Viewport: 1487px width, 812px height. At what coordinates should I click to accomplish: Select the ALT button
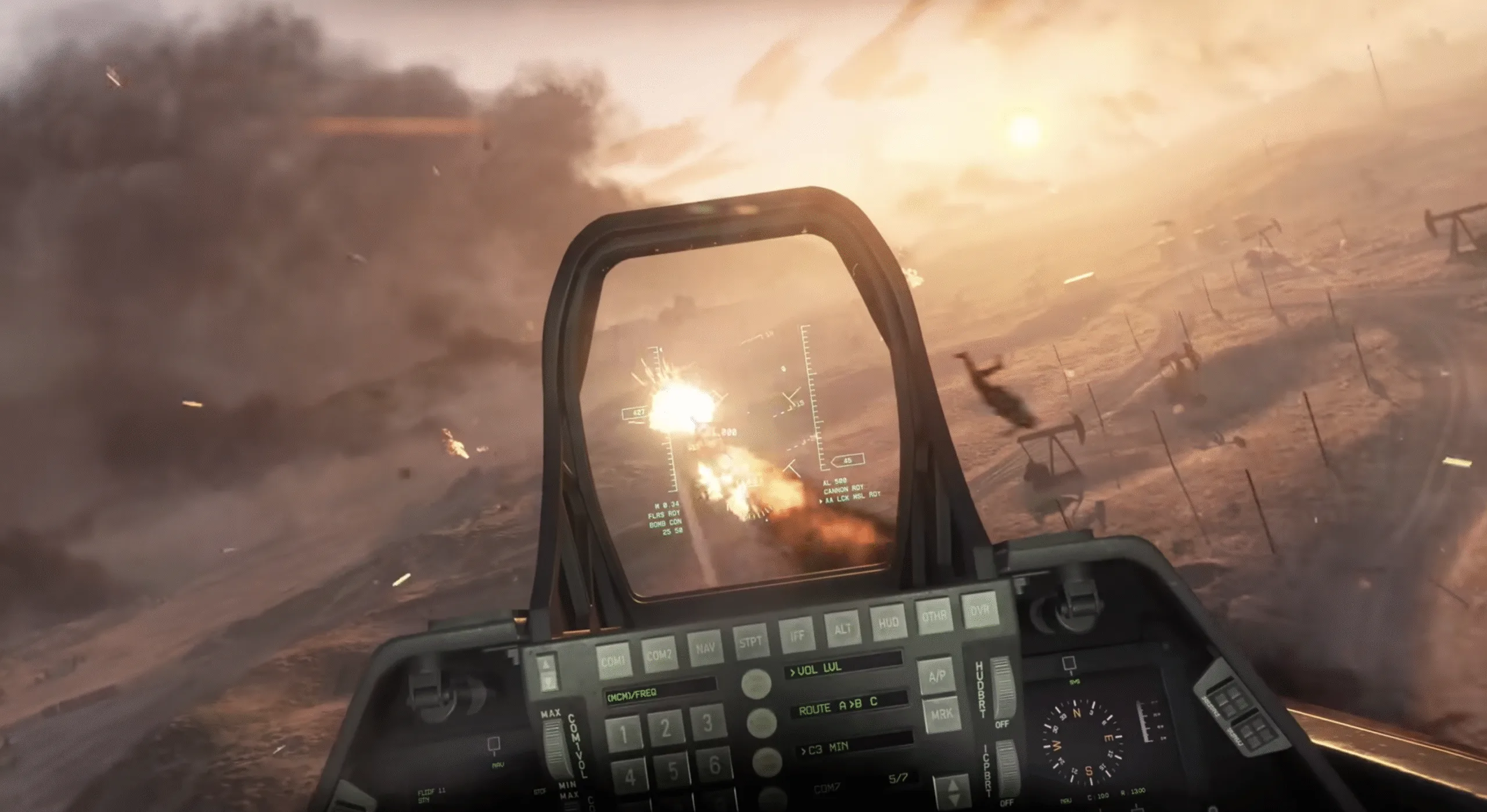coord(843,627)
